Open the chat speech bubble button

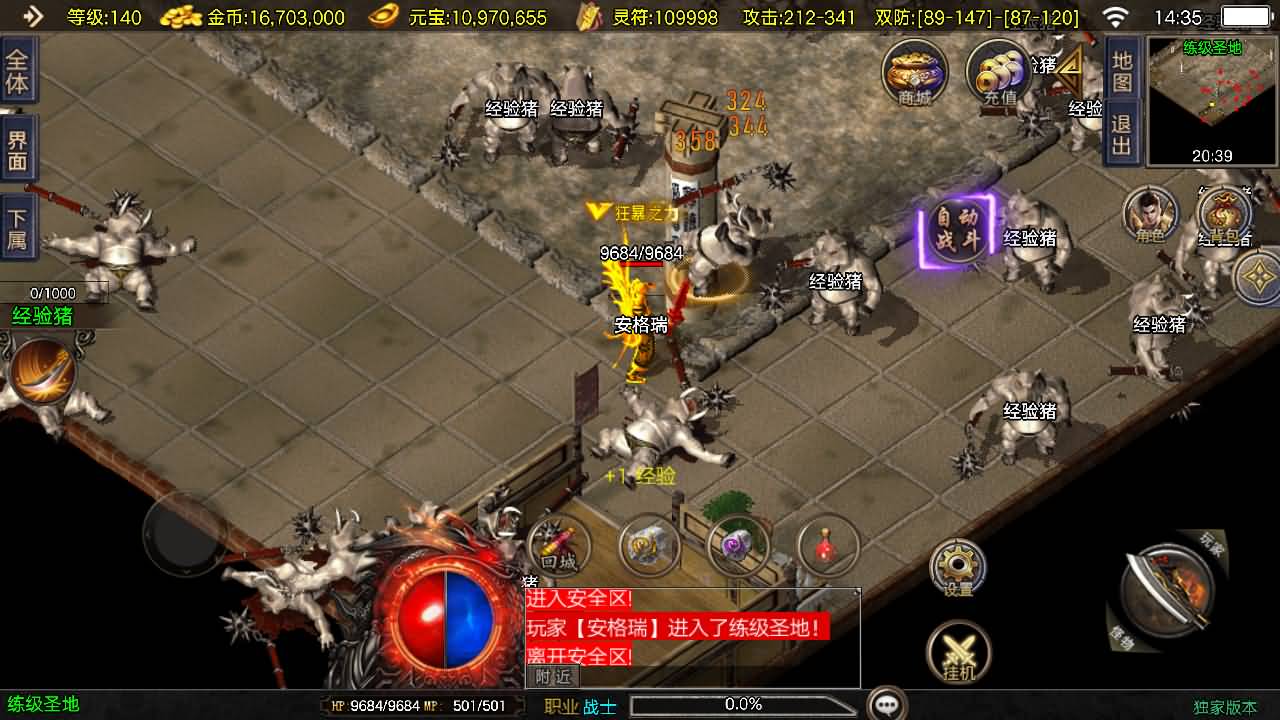click(x=886, y=704)
